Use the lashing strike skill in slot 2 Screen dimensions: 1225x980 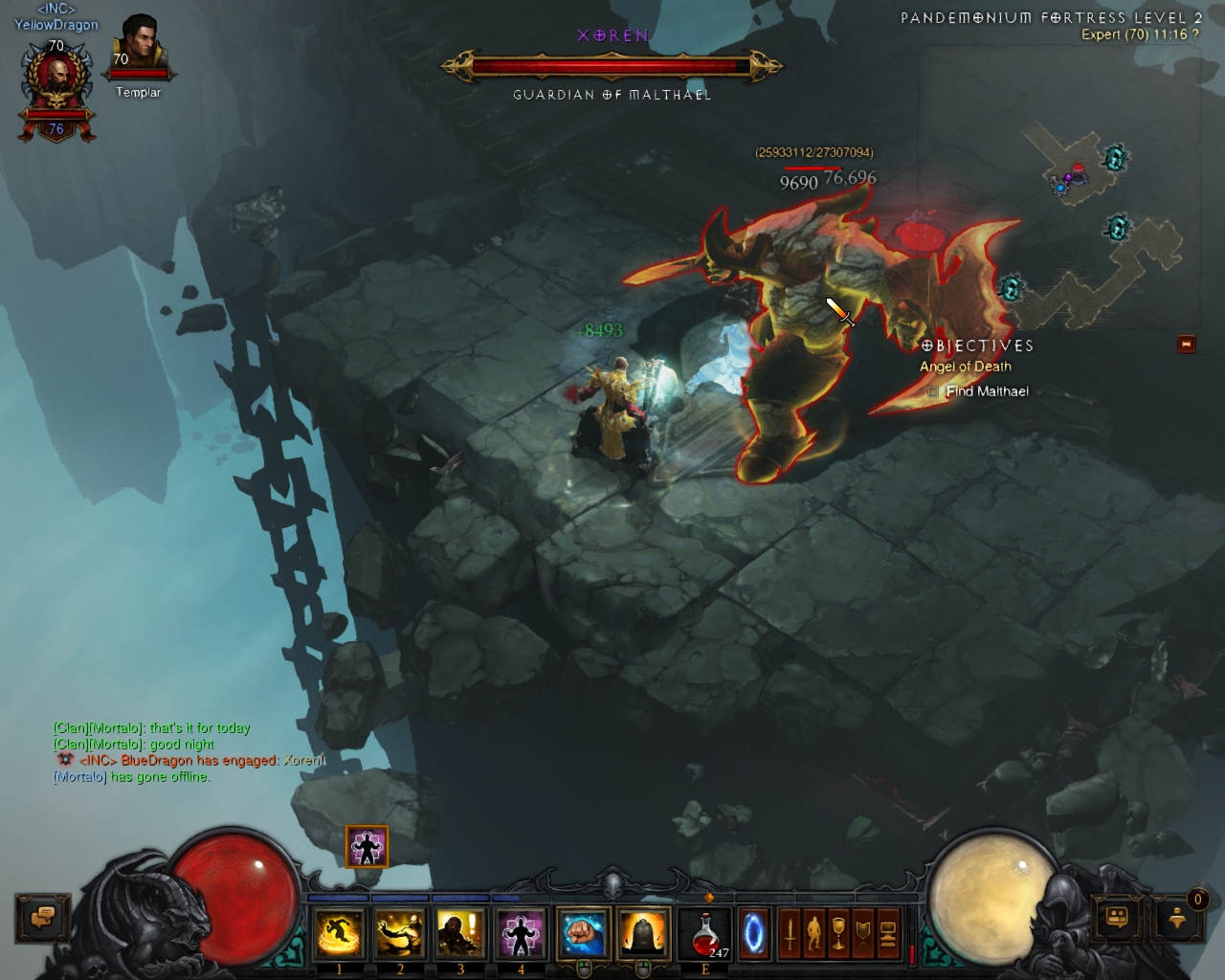click(x=399, y=933)
